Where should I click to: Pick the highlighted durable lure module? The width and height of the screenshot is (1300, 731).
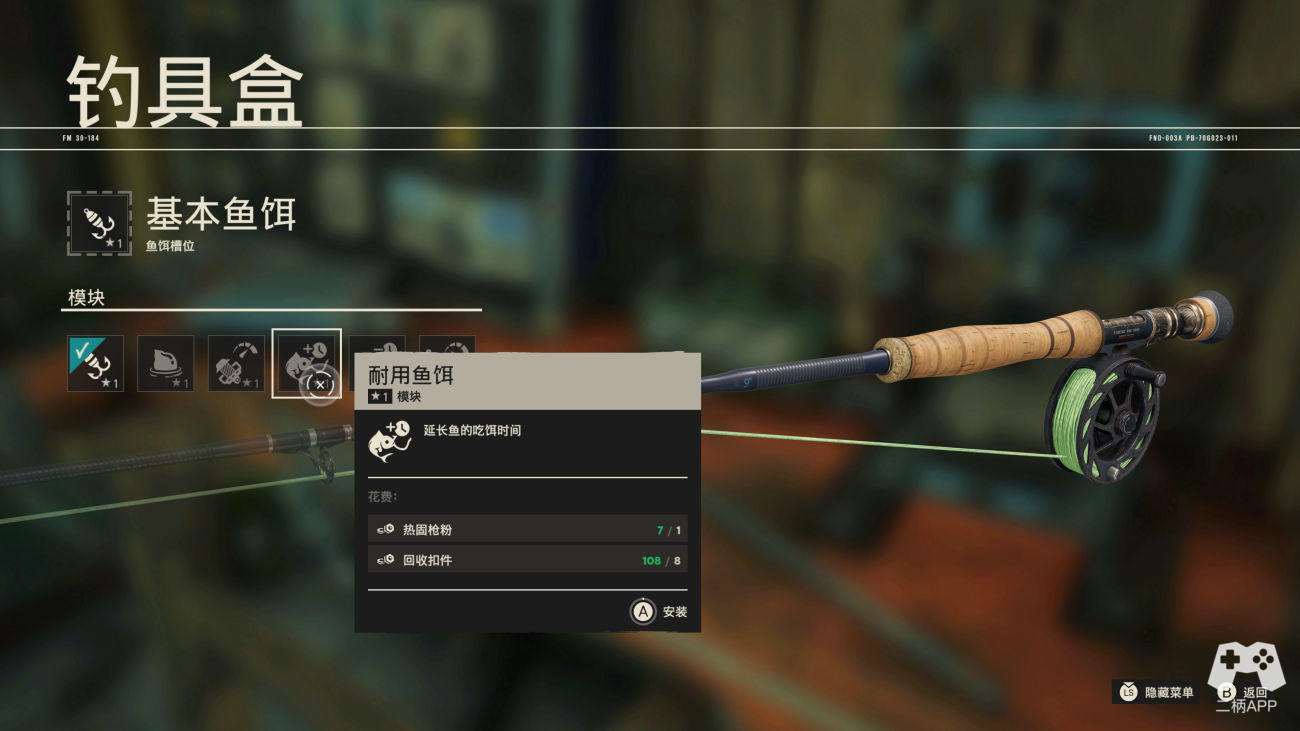point(306,363)
